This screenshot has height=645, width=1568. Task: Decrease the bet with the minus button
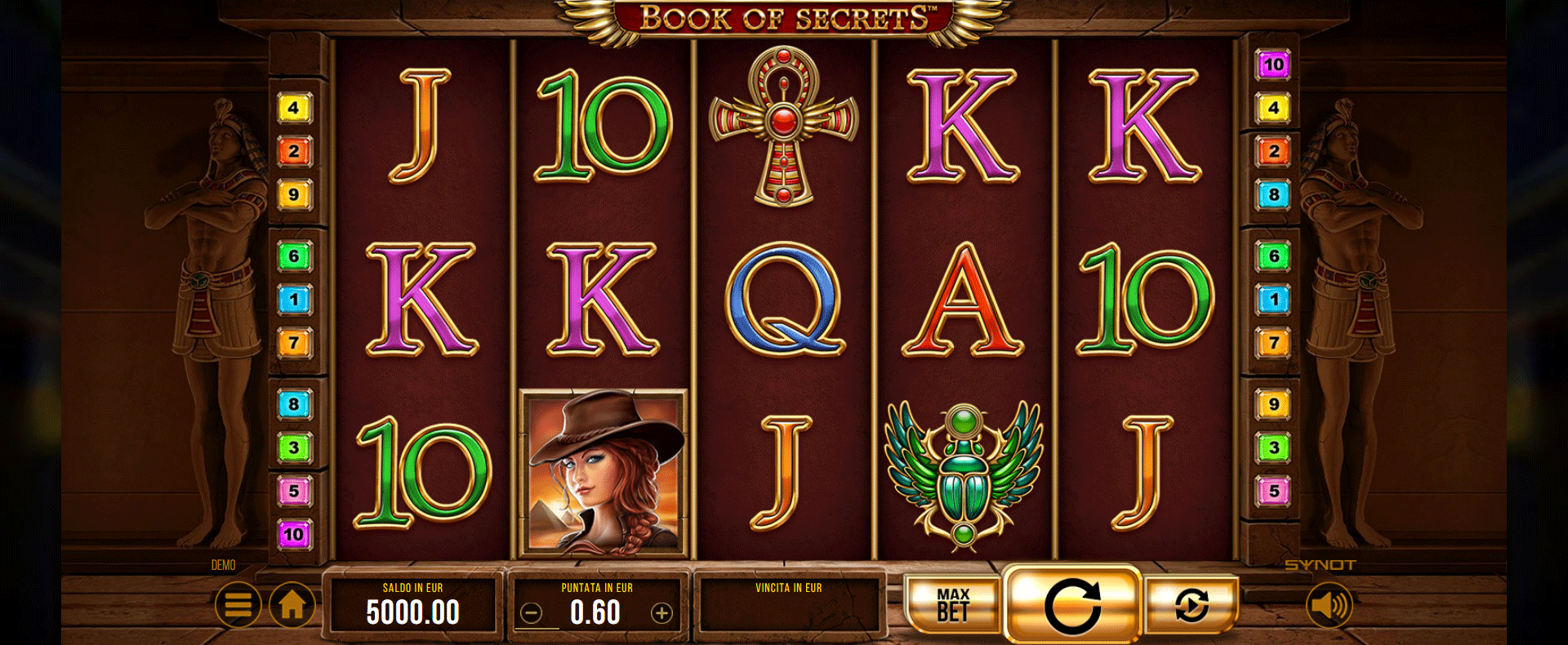pos(532,613)
